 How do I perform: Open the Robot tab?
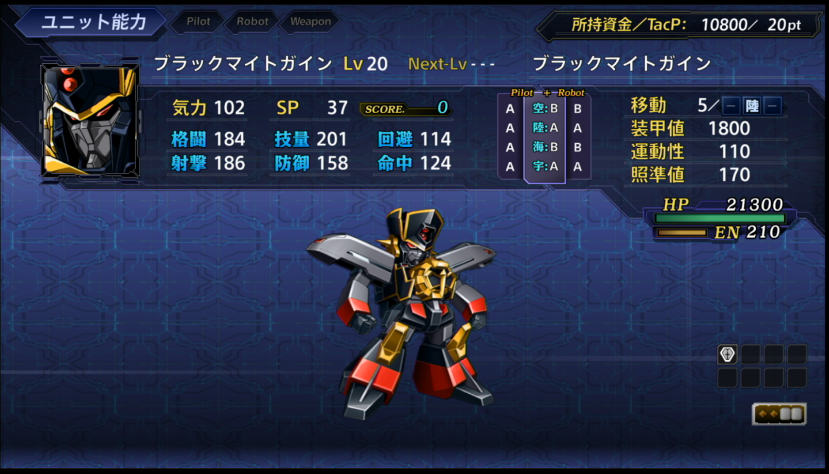[252, 22]
